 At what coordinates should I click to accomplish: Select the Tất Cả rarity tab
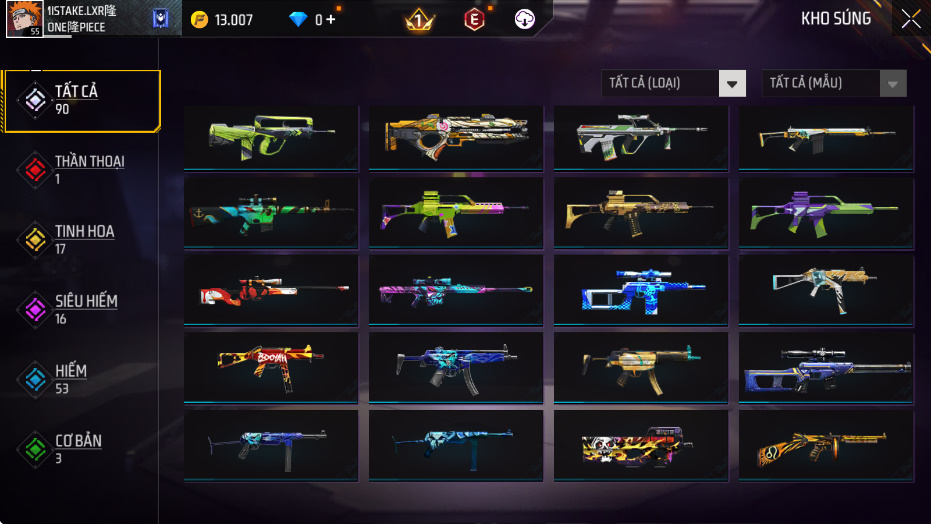click(81, 100)
